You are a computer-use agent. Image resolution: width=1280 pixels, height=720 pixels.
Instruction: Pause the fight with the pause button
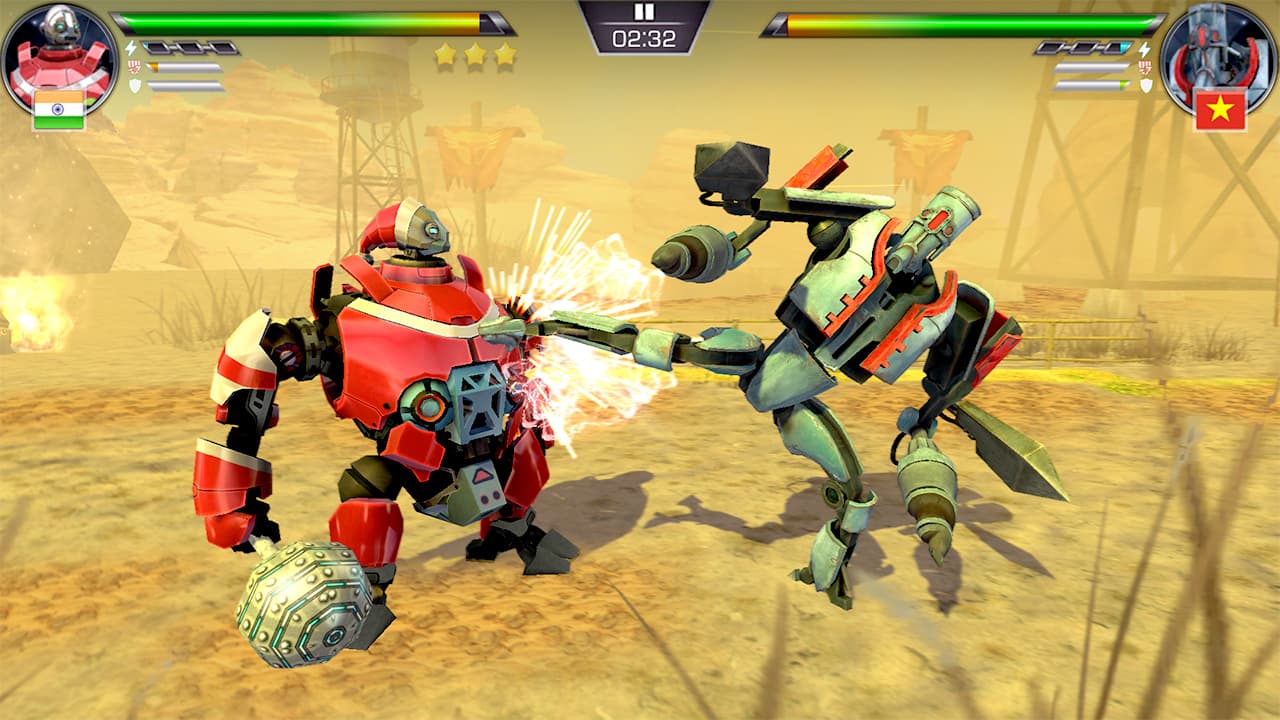click(644, 13)
